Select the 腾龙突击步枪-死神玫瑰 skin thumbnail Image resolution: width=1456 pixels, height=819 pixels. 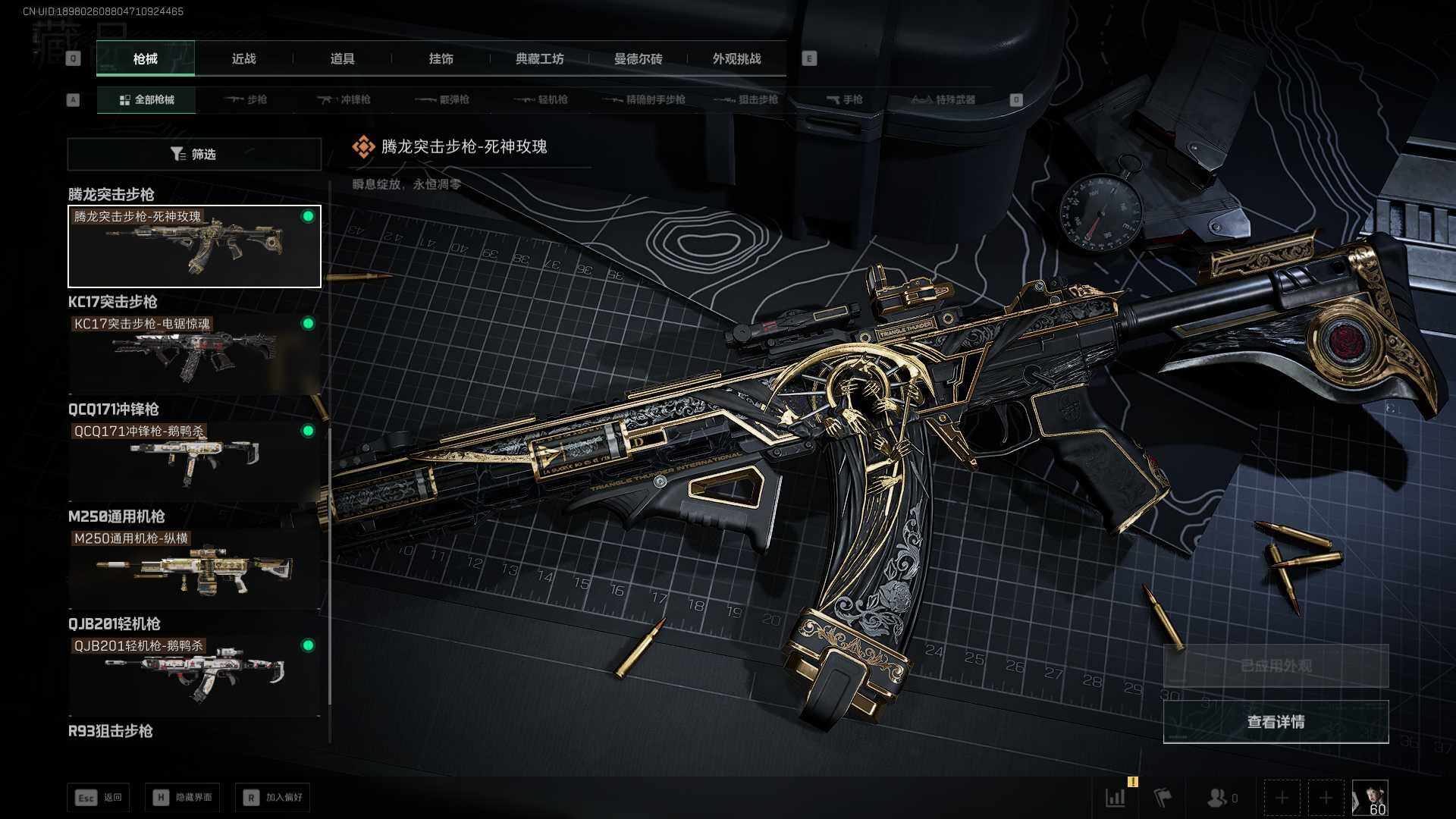point(194,246)
